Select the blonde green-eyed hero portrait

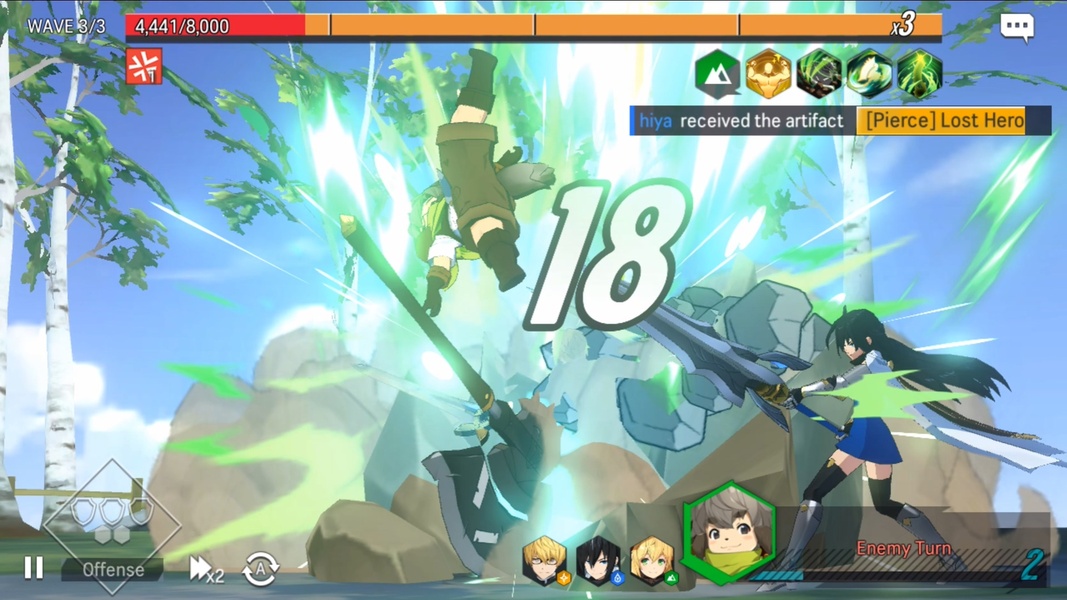(652, 562)
